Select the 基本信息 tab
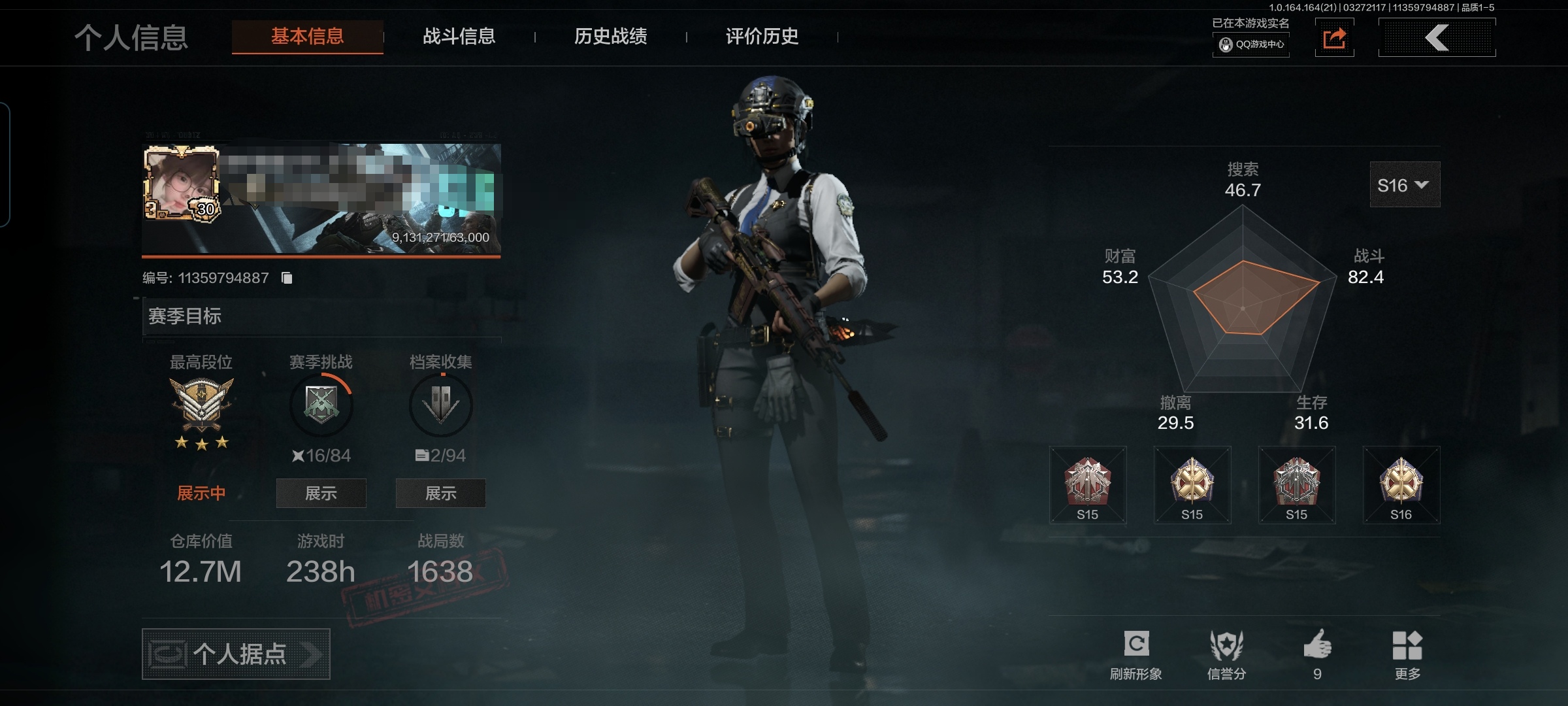Screen dimensions: 1568x706 307,37
